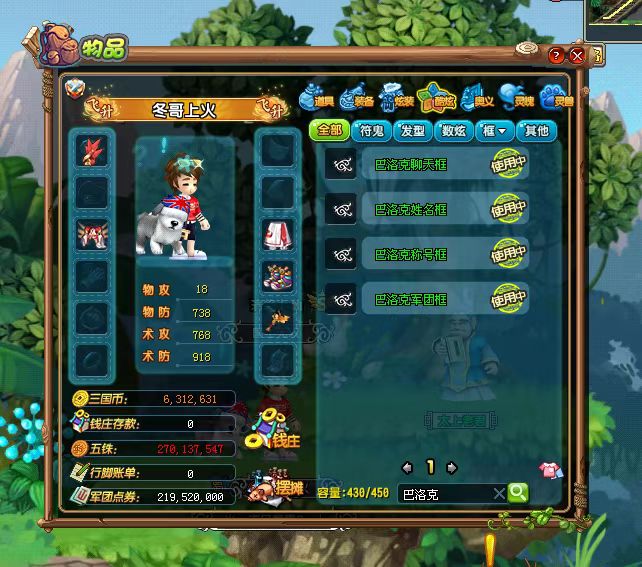642x567 pixels.
Task: Clear the 巴洛克 search text
Action: pyautogui.click(x=498, y=493)
